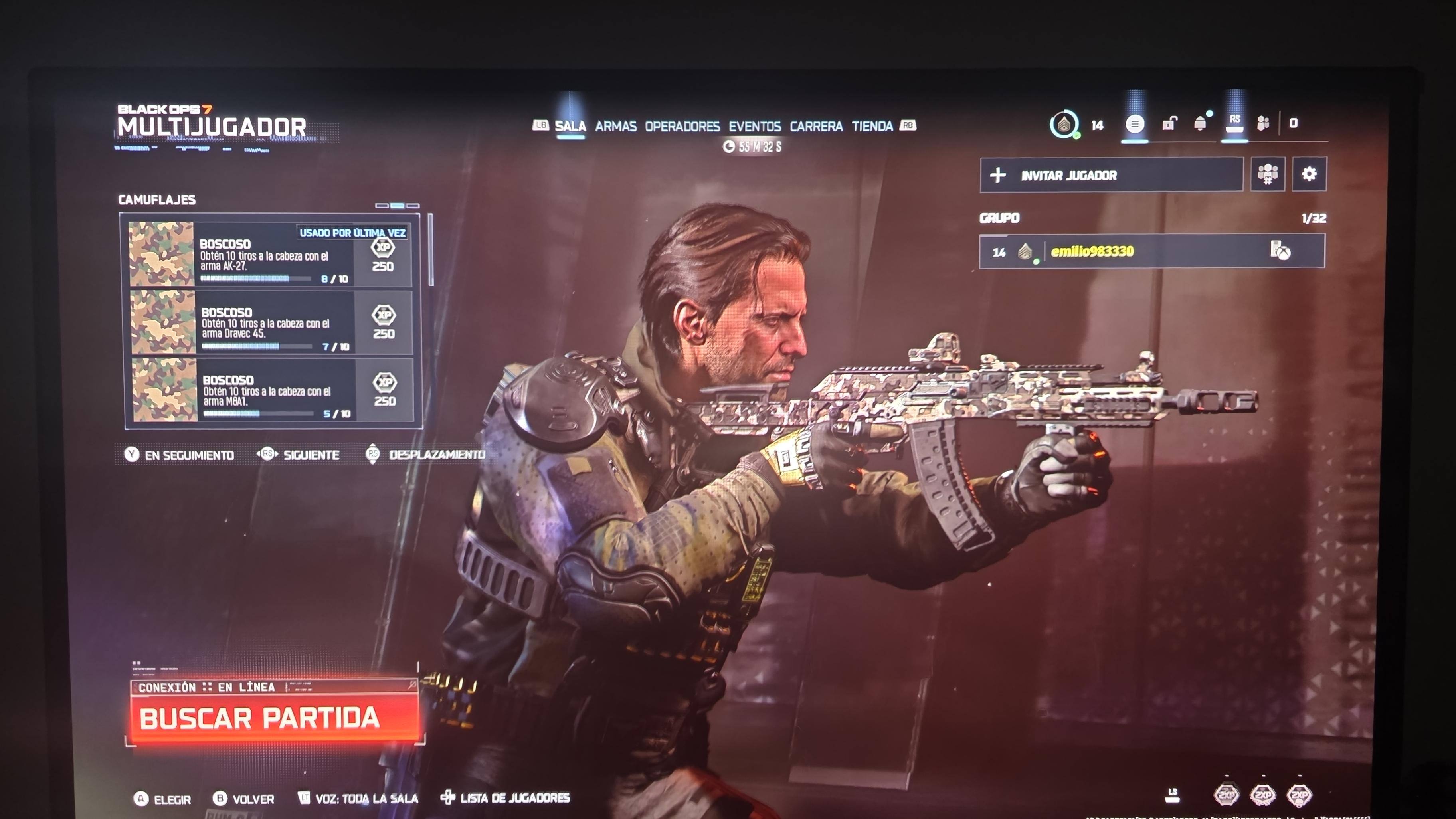
Task: Show the EVENTOS tab
Action: 755,126
